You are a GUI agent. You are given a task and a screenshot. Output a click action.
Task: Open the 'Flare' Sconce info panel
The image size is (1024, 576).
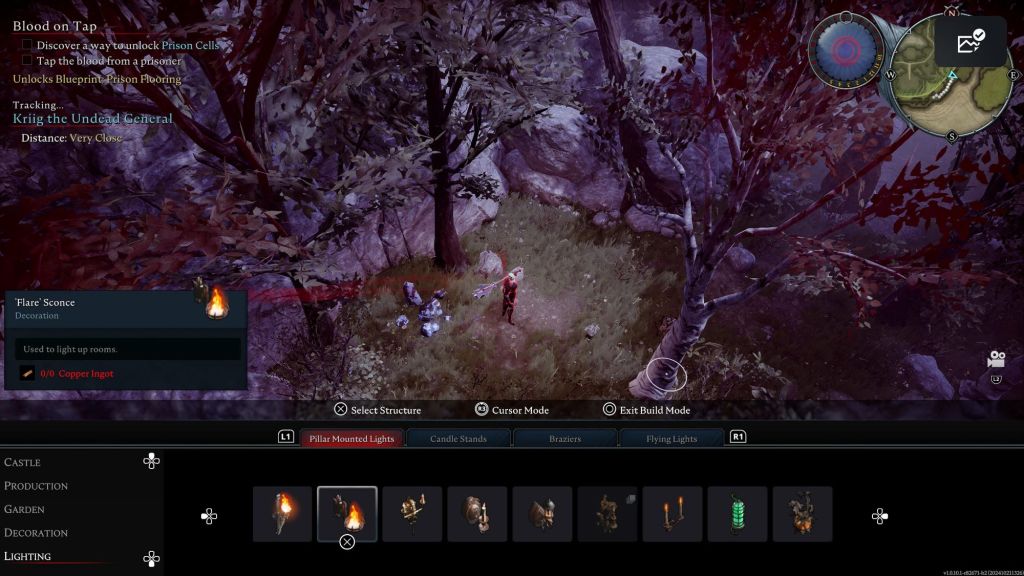126,340
